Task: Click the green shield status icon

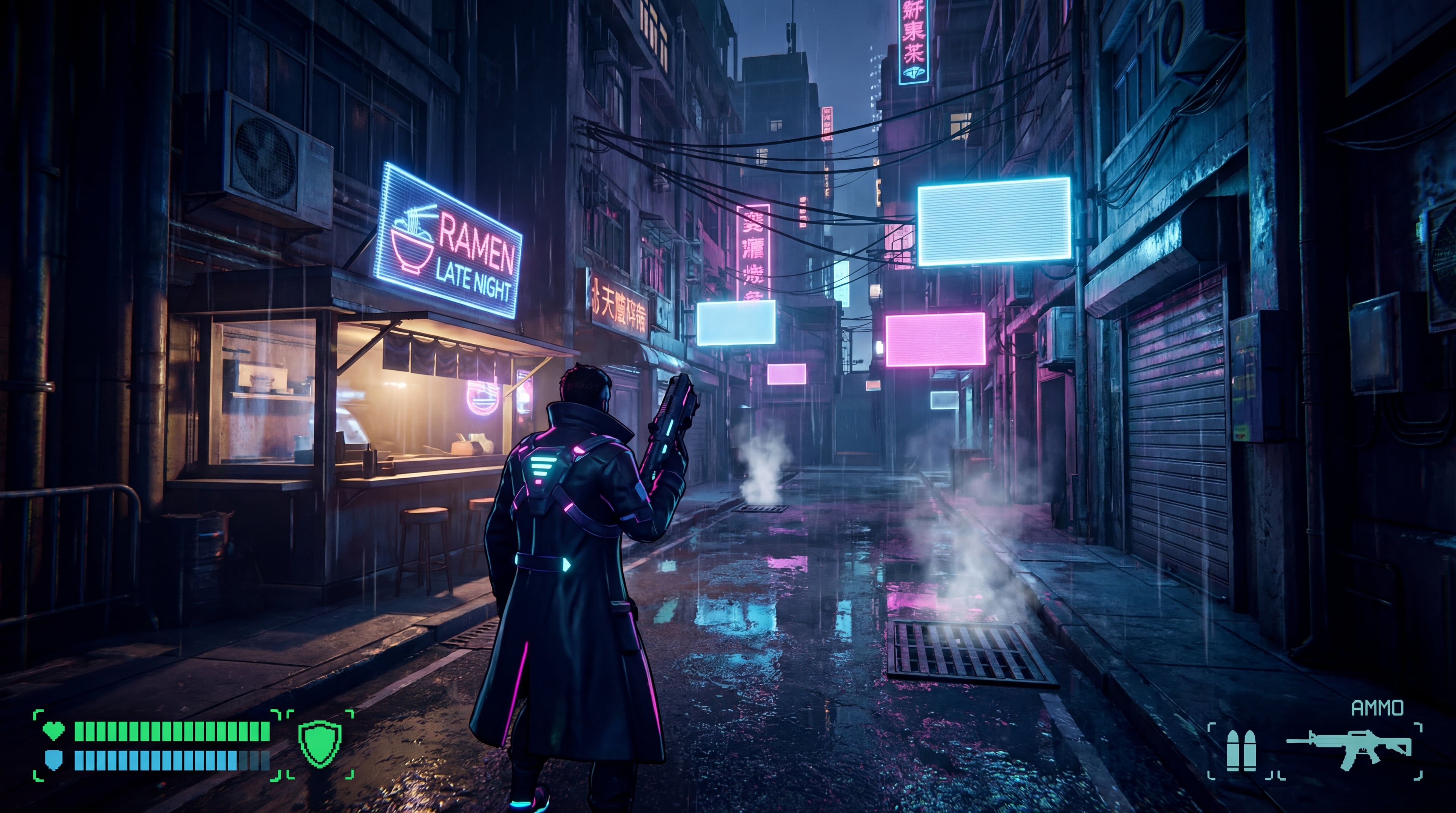Action: [x=320, y=744]
